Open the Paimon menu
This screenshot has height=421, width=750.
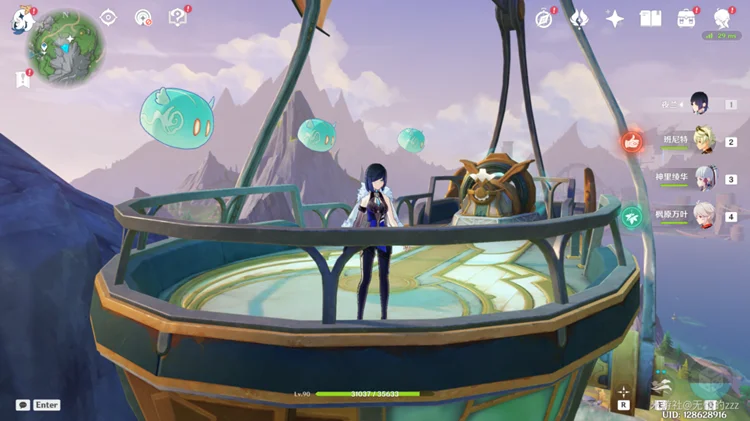22,20
